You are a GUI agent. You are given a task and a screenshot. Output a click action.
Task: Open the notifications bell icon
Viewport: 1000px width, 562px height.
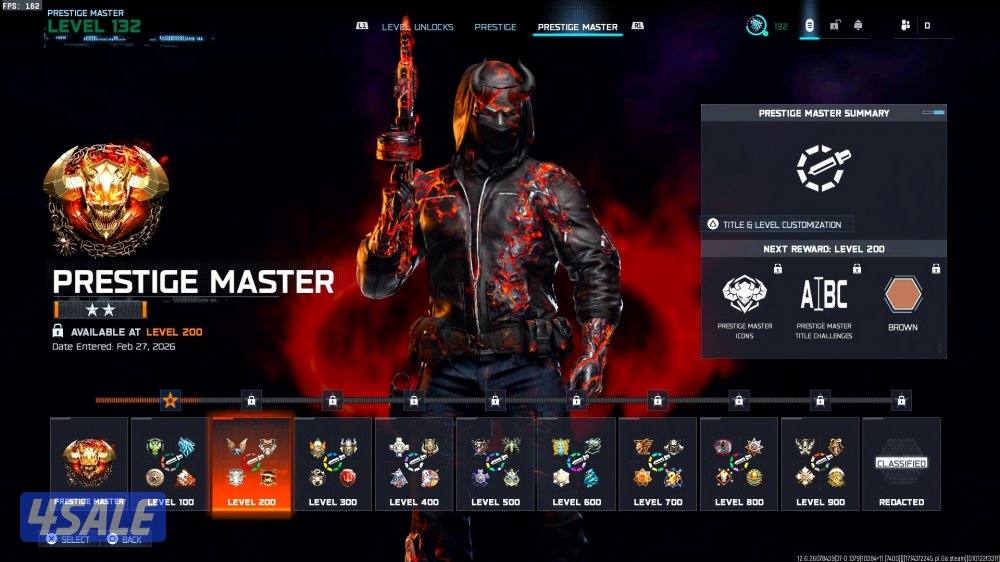tap(858, 26)
